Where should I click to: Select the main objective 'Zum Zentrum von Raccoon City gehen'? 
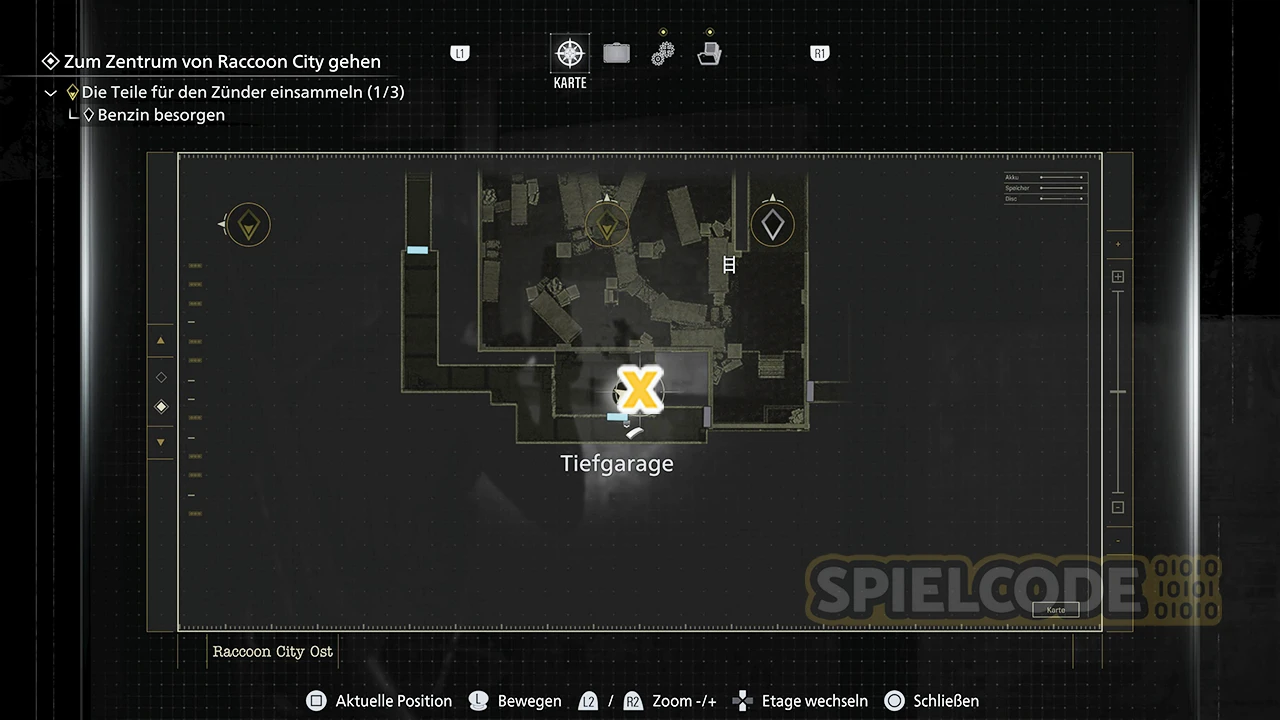[x=221, y=62]
